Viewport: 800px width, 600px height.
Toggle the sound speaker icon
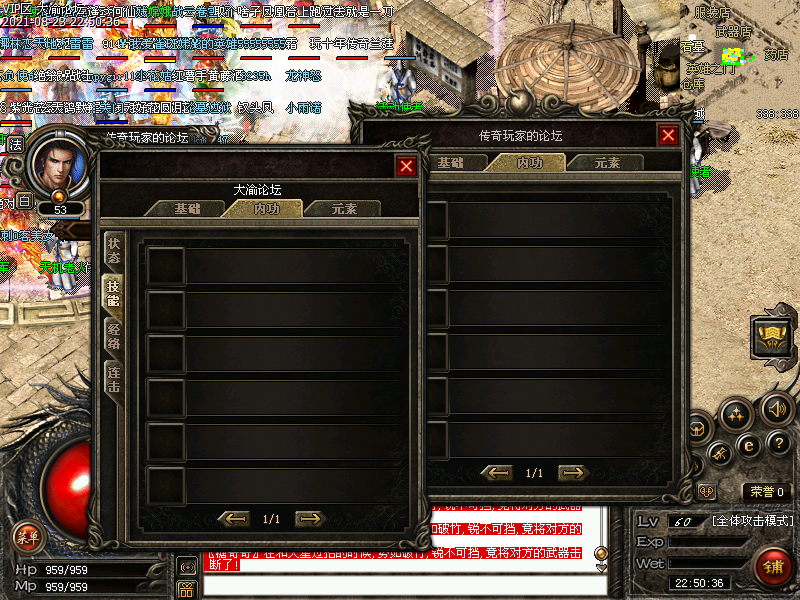pos(775,407)
